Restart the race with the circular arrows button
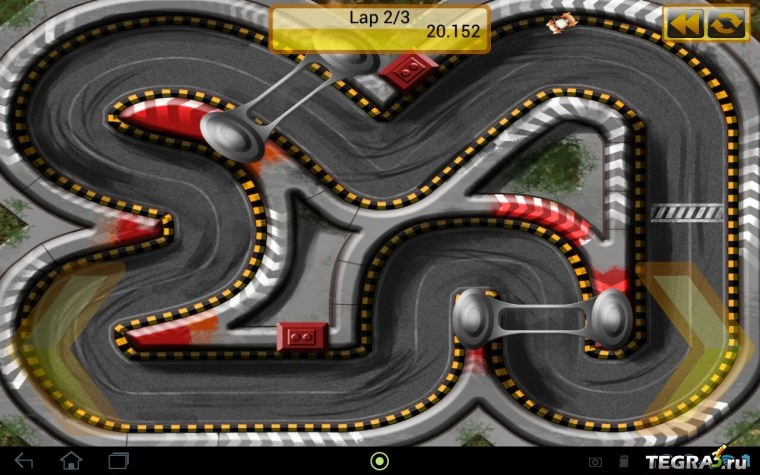The width and height of the screenshot is (760, 475). pos(727,24)
